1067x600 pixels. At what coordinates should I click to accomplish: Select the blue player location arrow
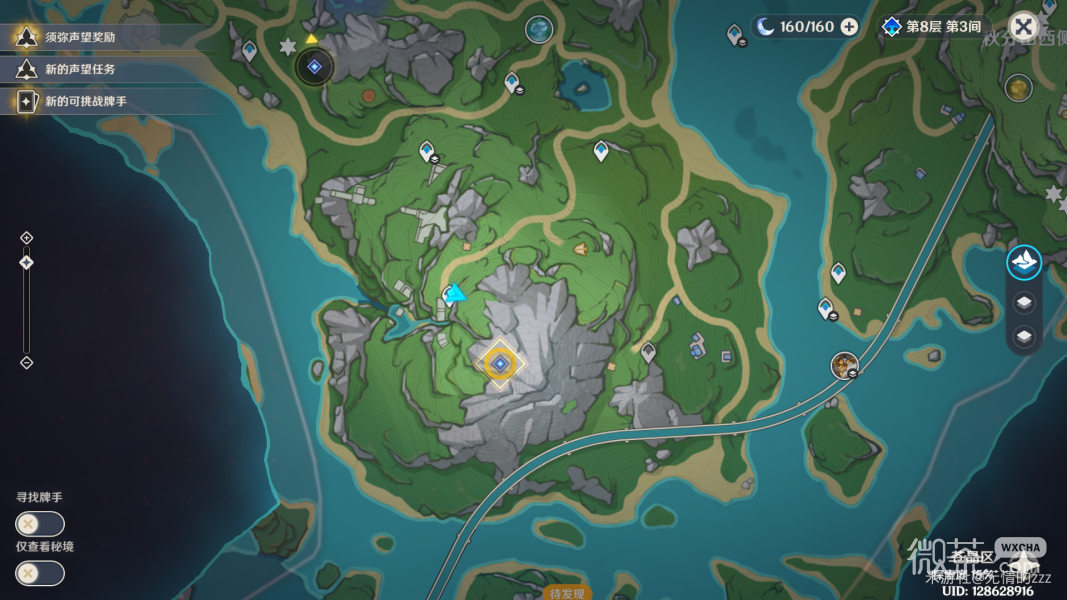pos(457,294)
